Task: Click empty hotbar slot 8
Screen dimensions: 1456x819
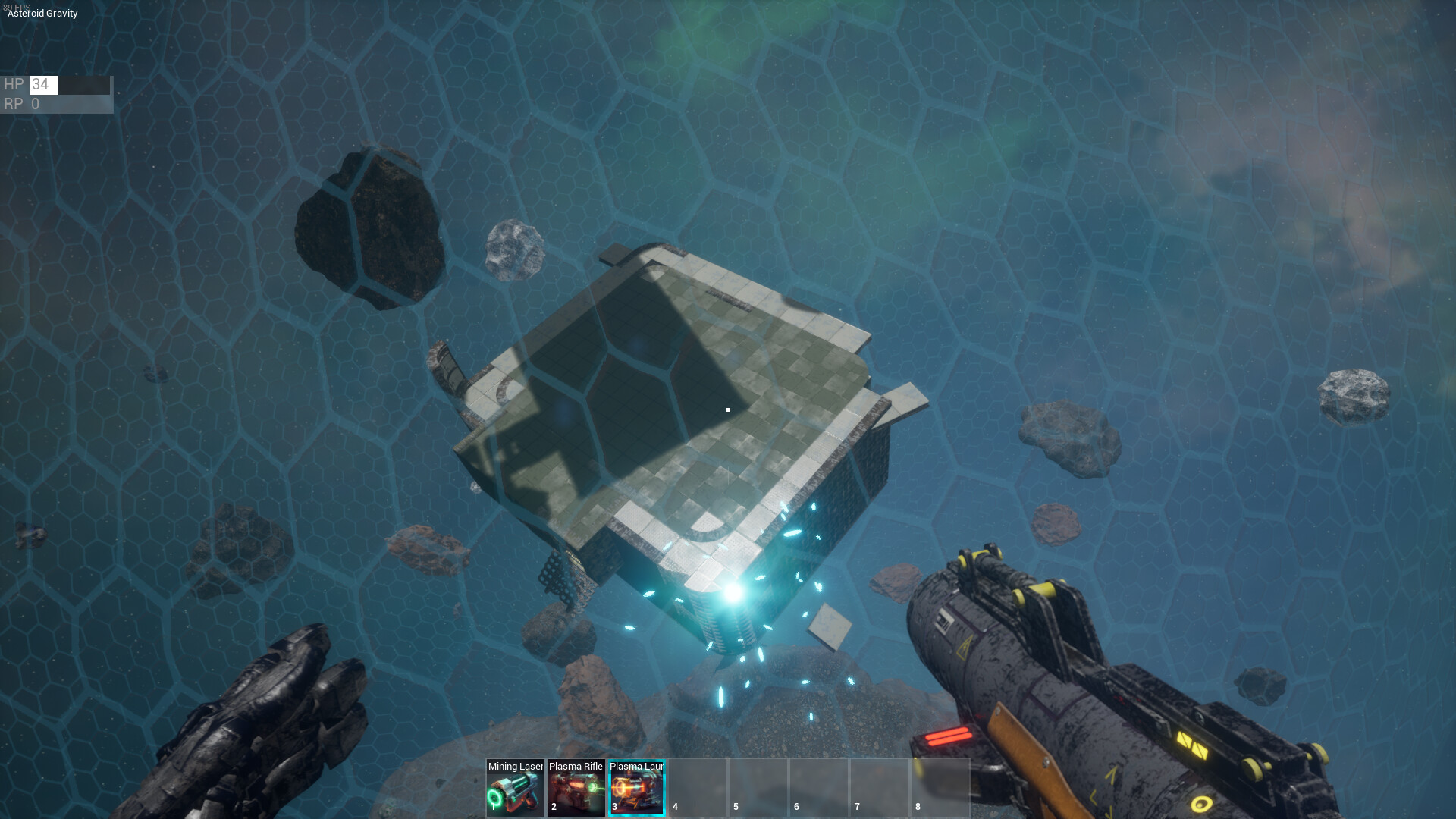Action: [940, 789]
